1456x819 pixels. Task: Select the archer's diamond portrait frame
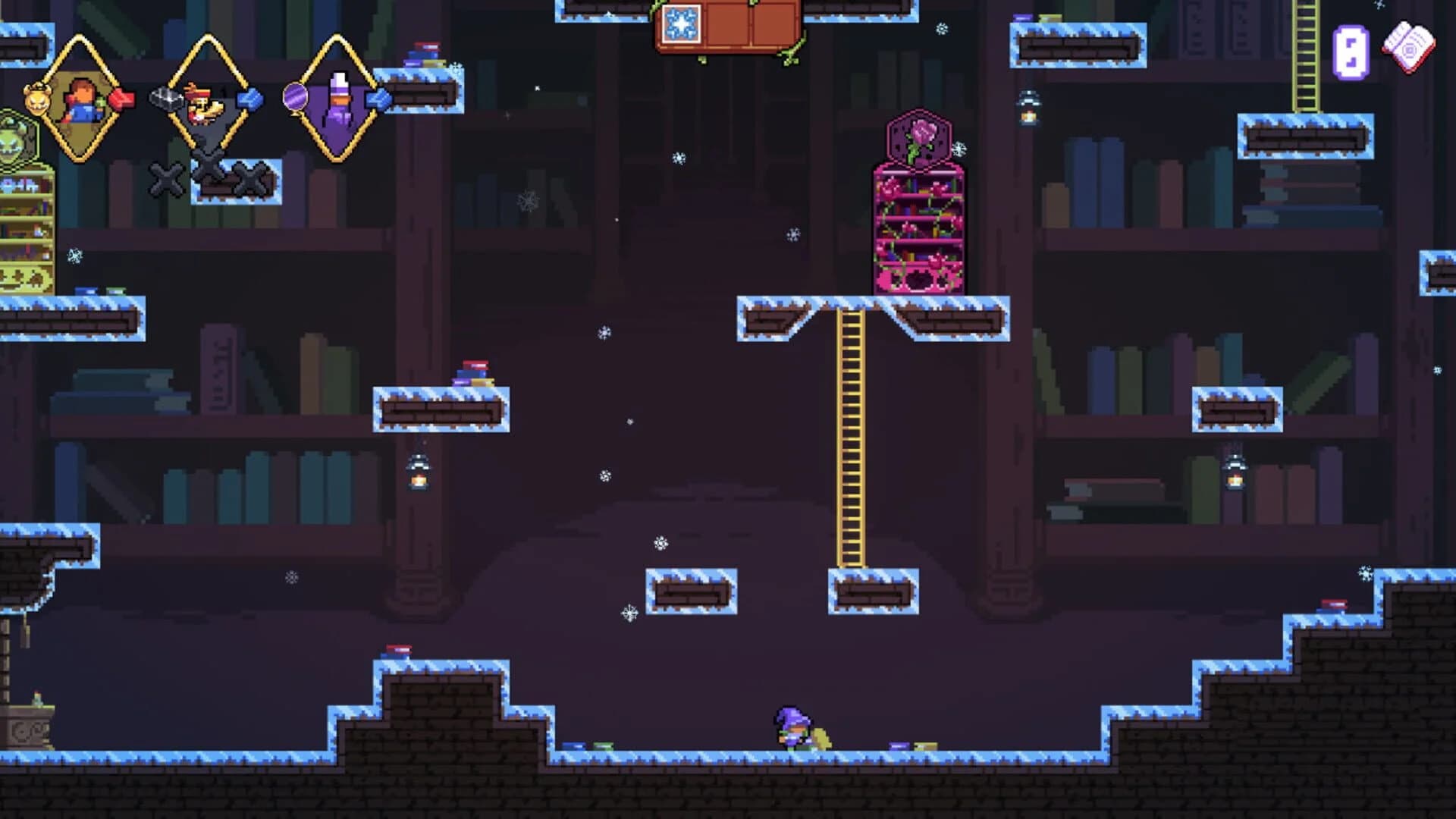(82, 103)
